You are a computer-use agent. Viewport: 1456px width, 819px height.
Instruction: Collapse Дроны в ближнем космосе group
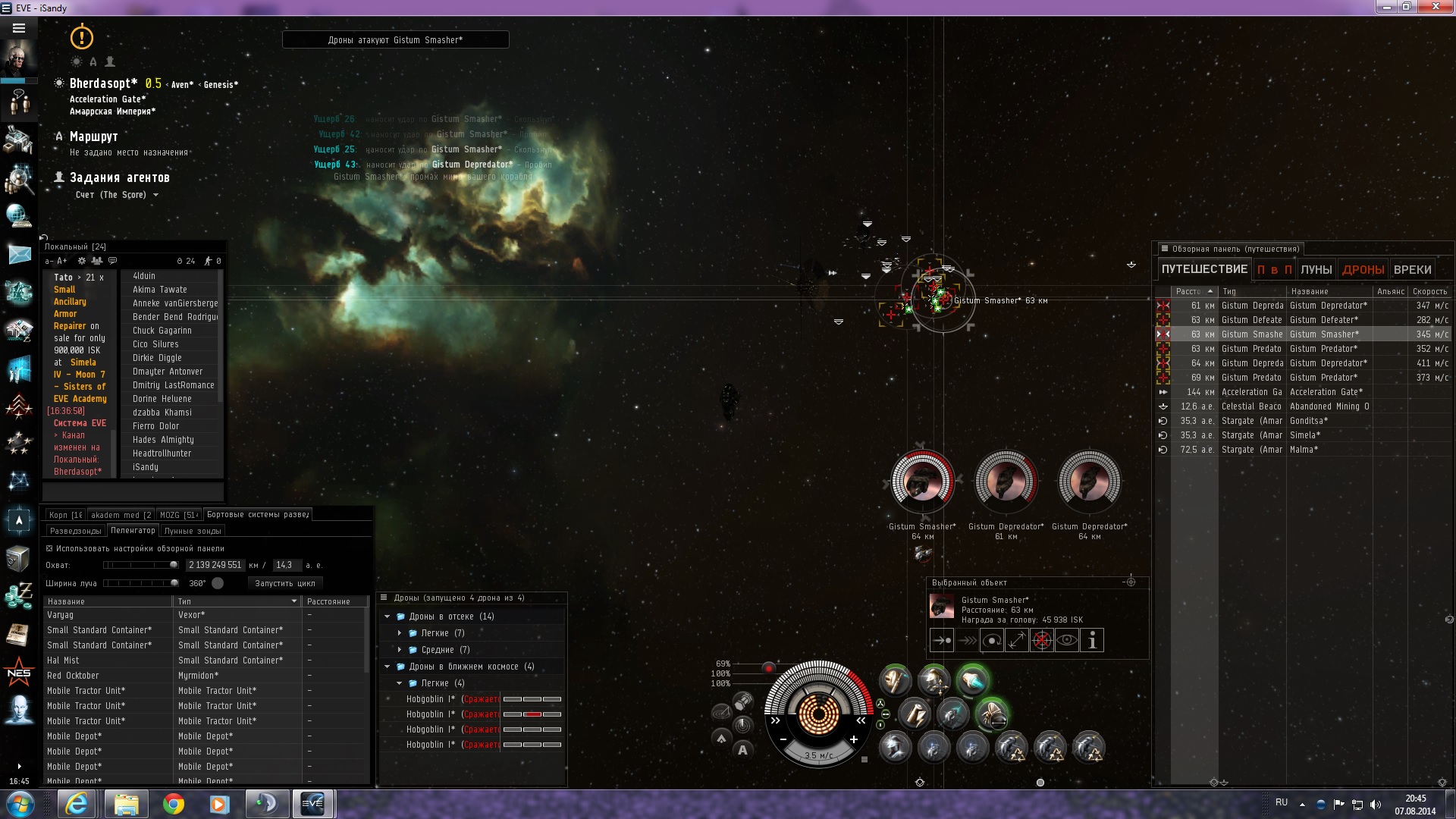(x=388, y=667)
